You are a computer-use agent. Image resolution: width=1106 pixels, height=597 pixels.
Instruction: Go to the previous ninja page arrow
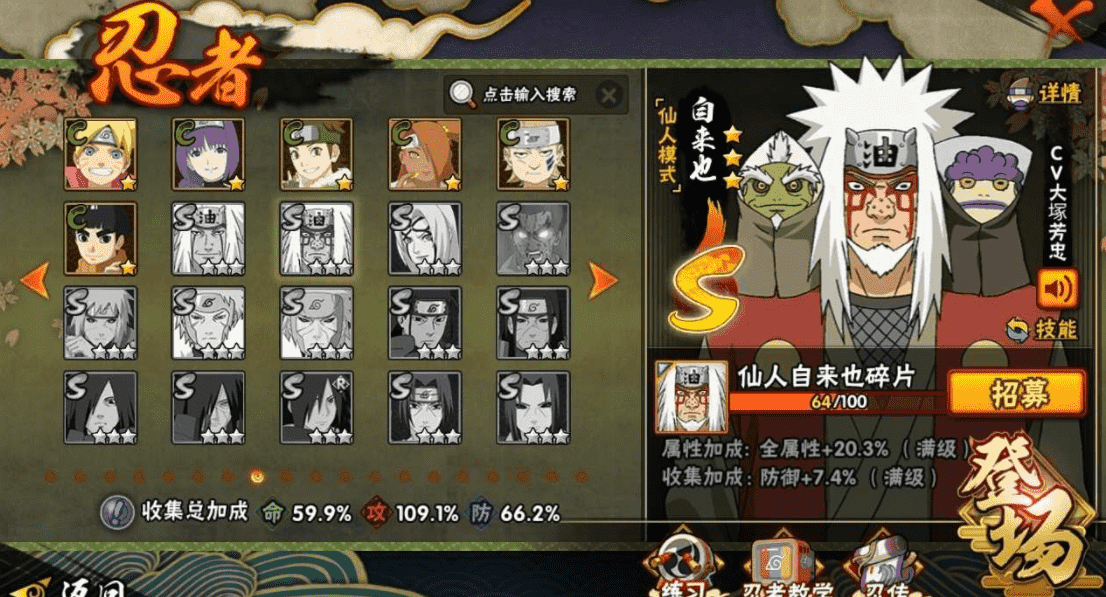pos(35,281)
